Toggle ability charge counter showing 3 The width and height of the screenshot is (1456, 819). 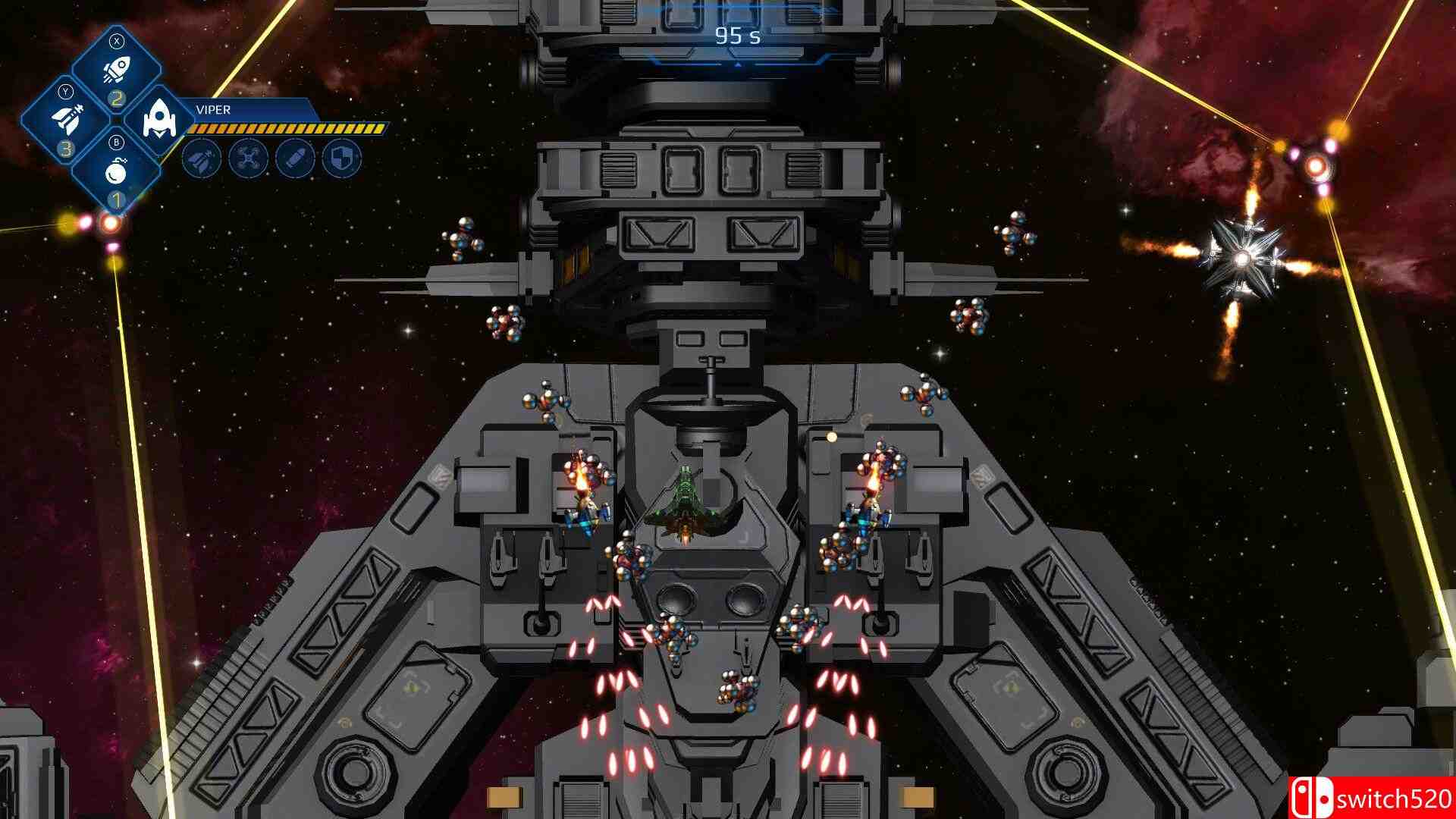[66, 147]
